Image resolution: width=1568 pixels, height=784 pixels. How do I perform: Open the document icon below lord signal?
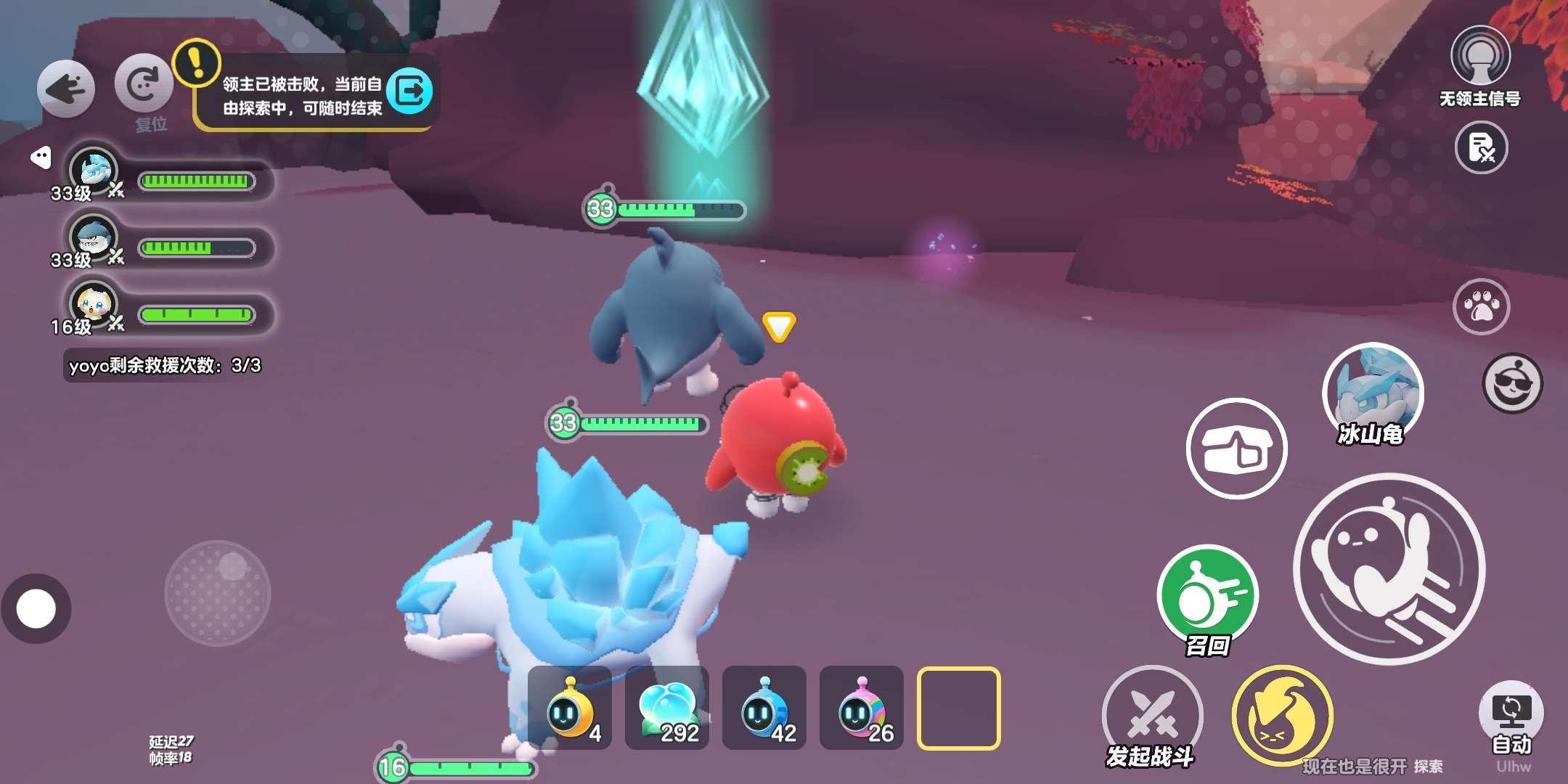click(1481, 147)
